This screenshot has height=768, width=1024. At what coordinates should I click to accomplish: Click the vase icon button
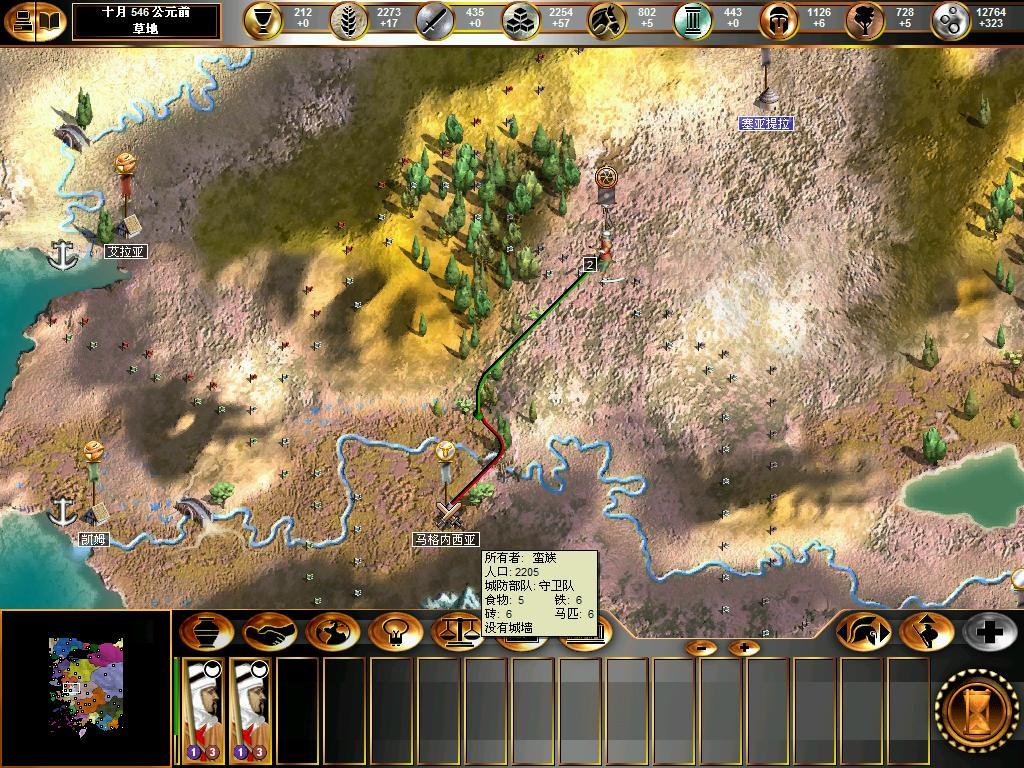coord(207,632)
